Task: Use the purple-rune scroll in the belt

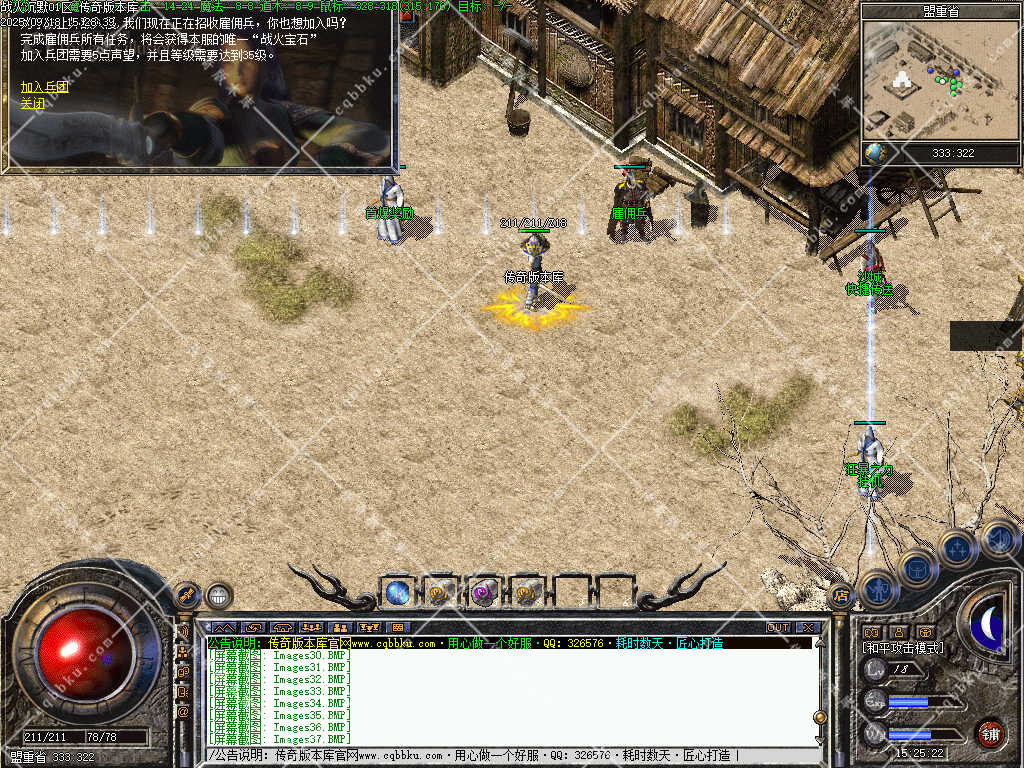Action: point(484,593)
